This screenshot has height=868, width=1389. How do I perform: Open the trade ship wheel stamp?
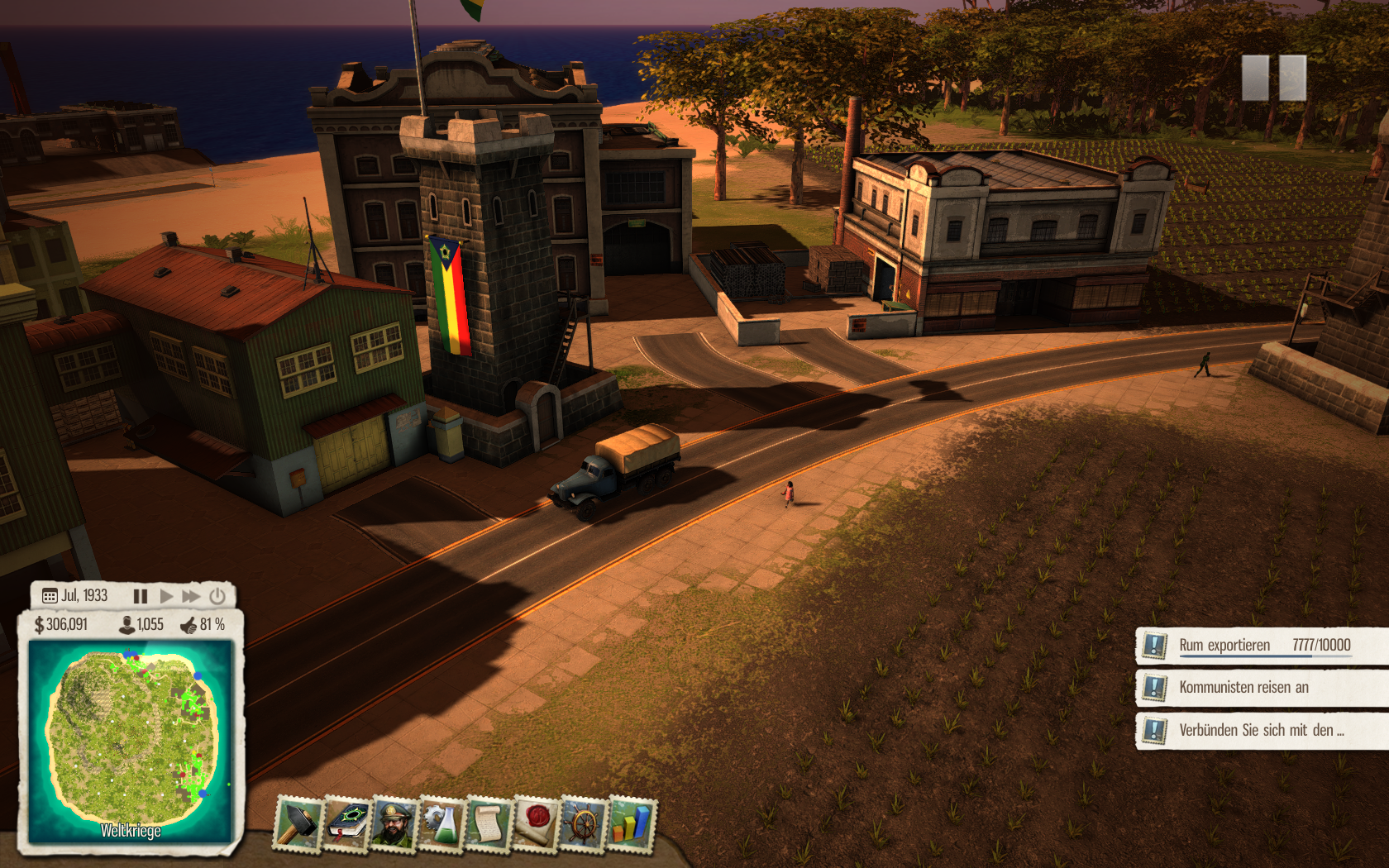584,823
